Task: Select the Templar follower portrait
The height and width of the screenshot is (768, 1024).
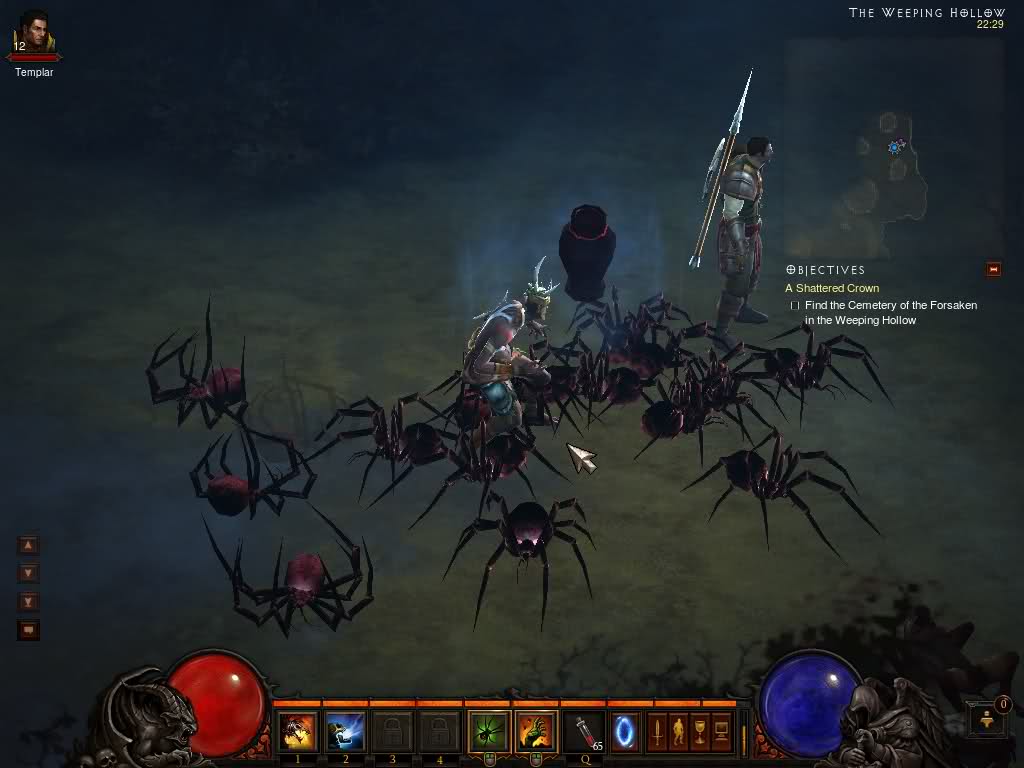Action: click(34, 34)
